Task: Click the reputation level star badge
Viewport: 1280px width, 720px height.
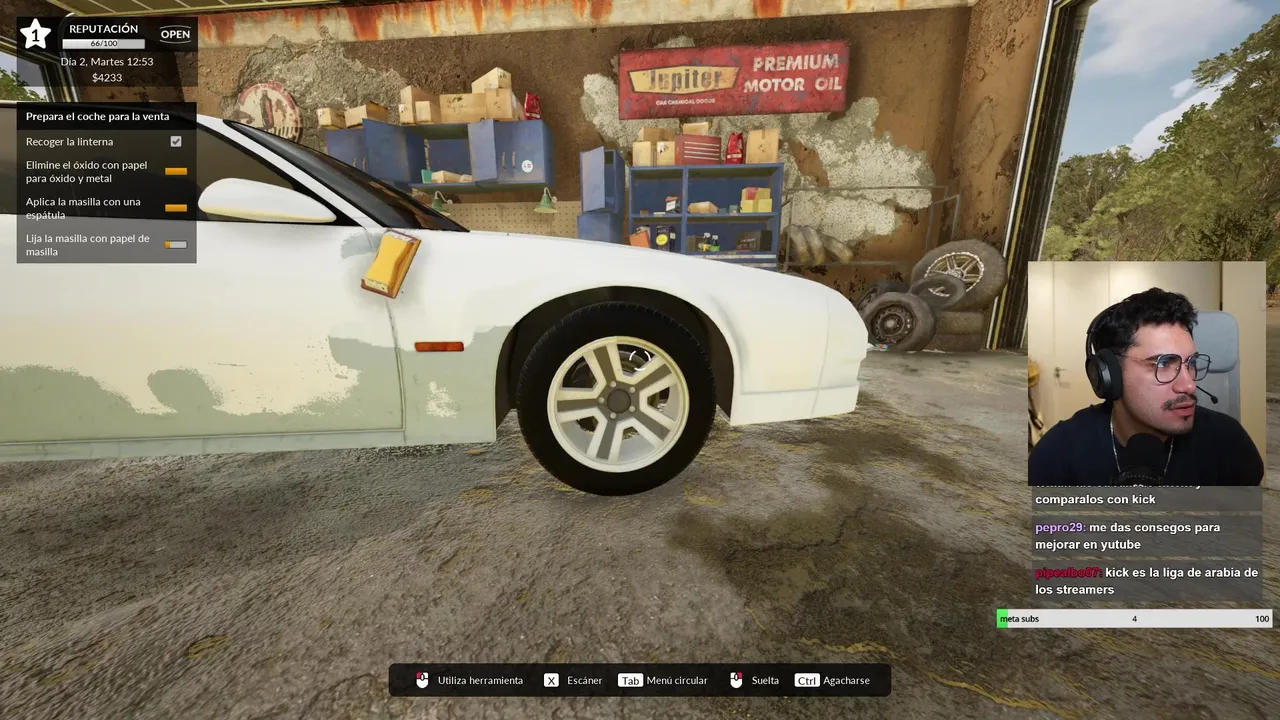Action: click(x=36, y=35)
